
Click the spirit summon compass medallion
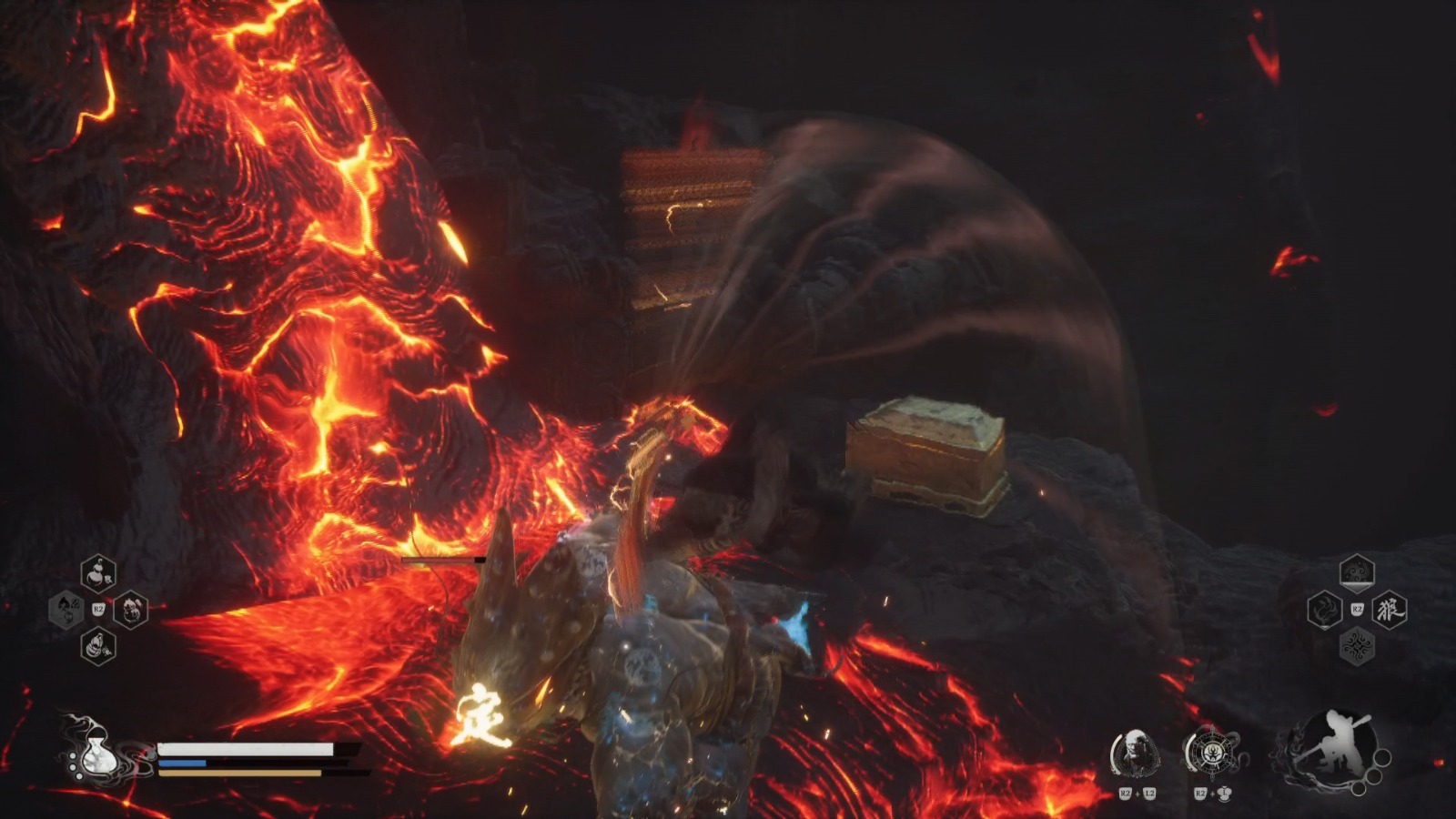coord(1213,753)
